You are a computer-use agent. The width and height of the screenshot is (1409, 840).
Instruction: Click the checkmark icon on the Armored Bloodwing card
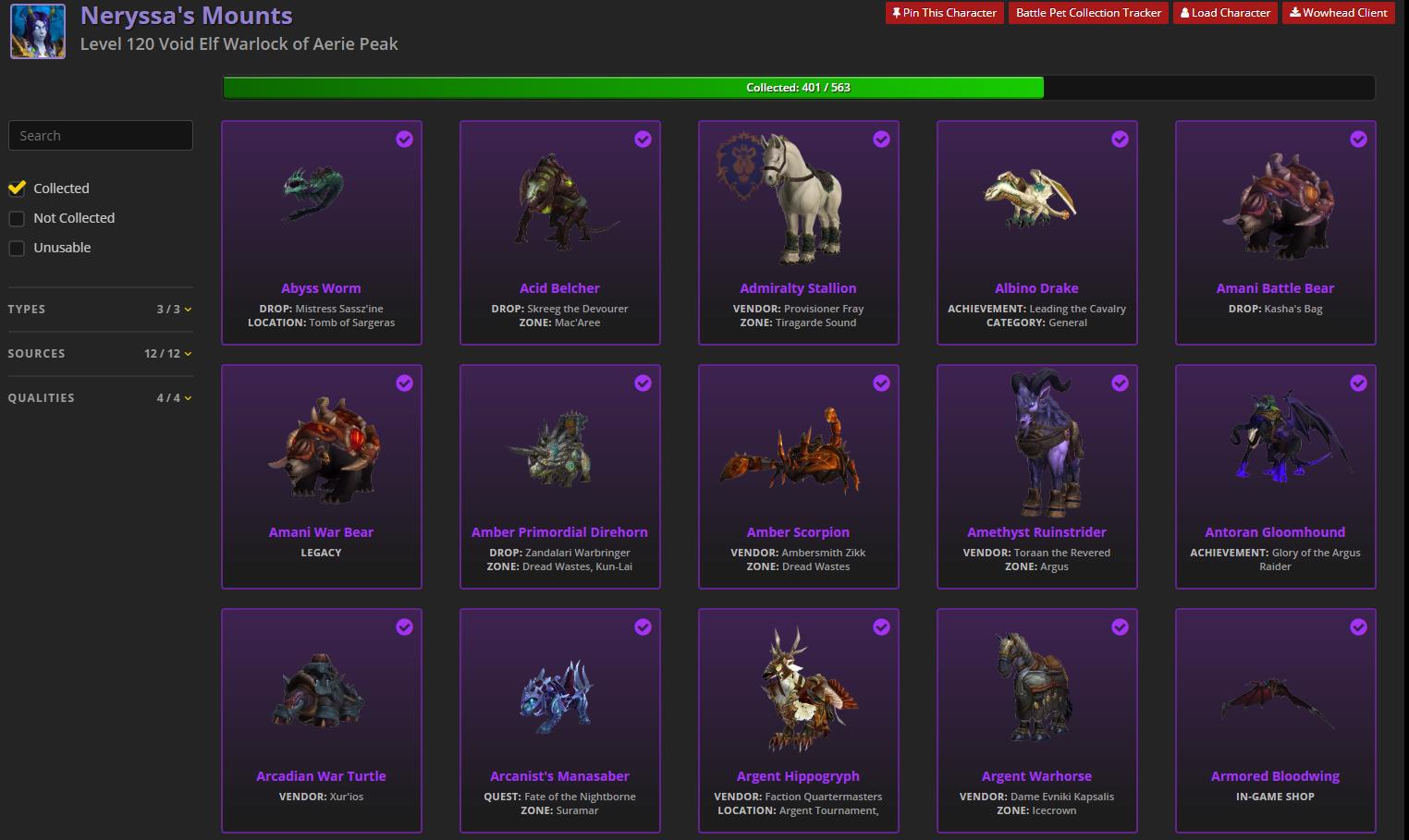pos(1358,627)
